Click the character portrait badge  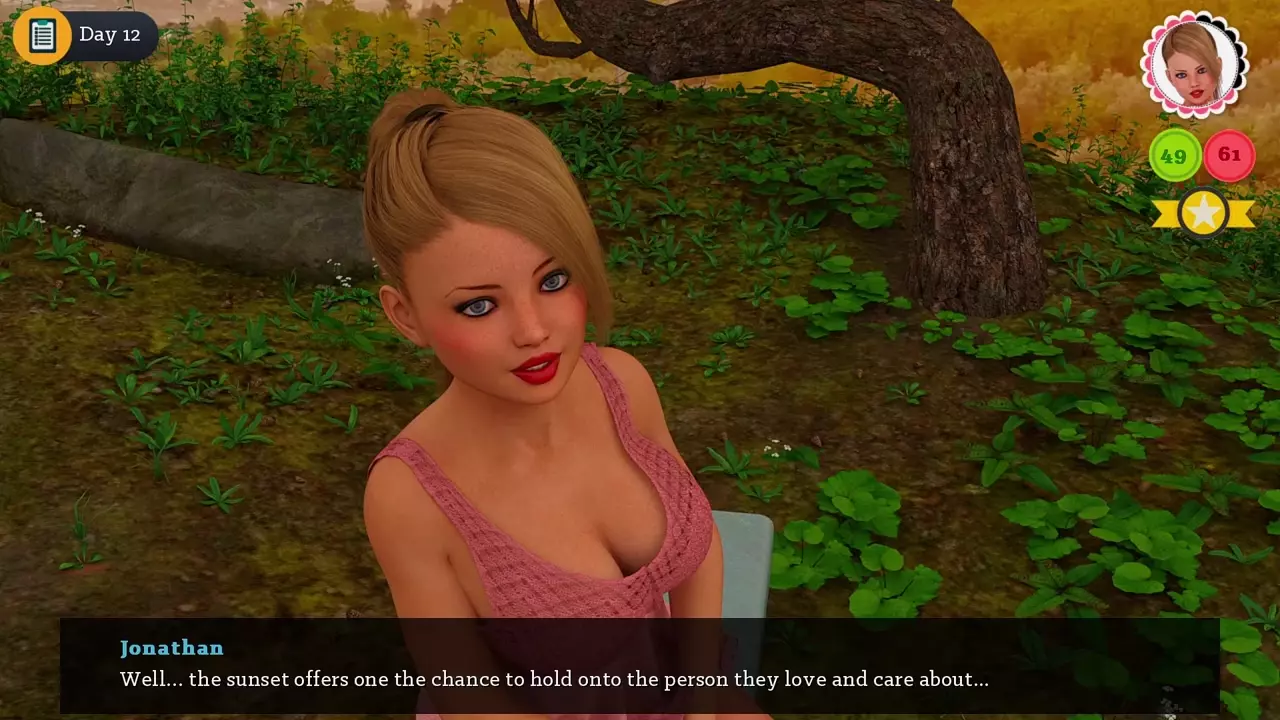point(1194,65)
